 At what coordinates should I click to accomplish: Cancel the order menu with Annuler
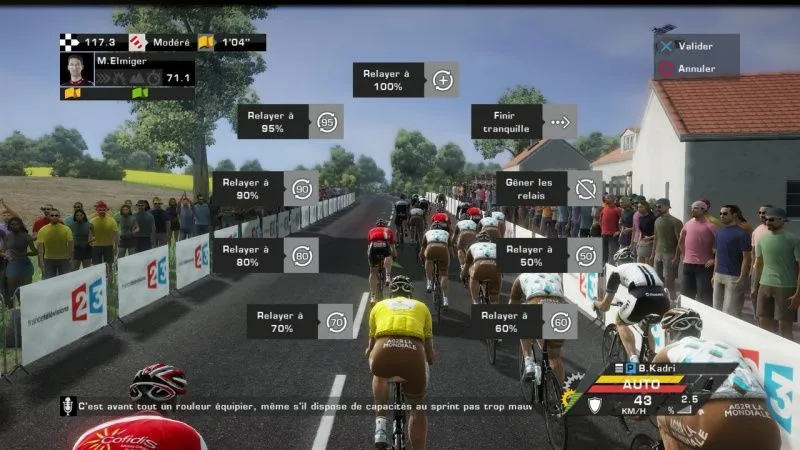pyautogui.click(x=695, y=69)
